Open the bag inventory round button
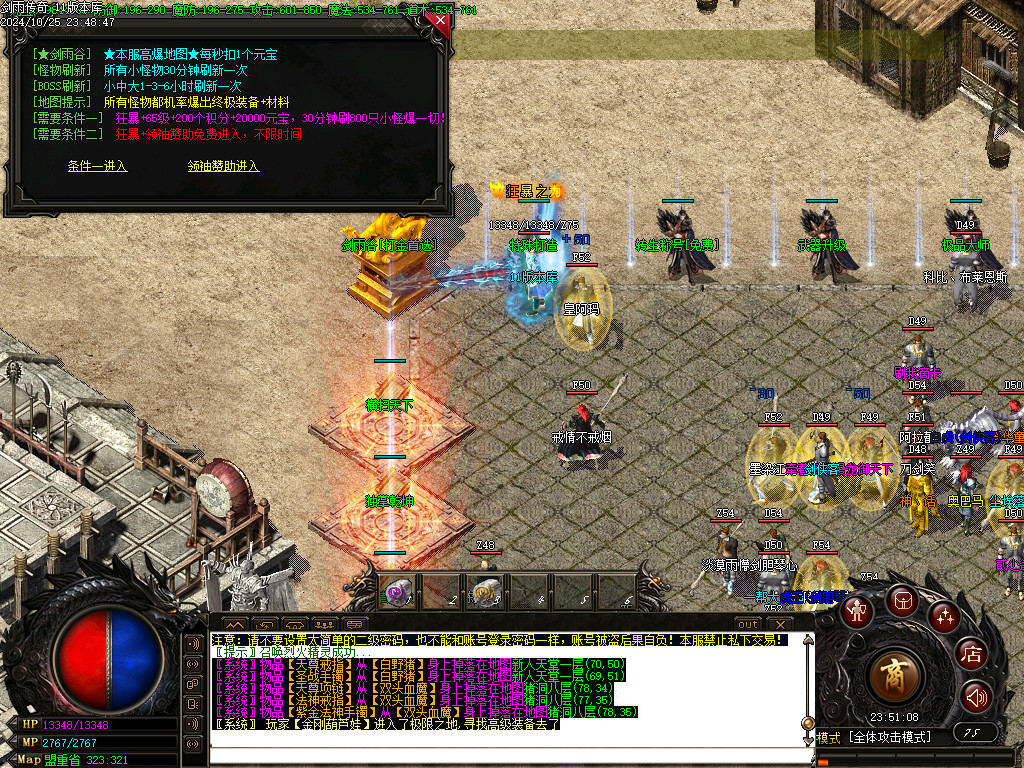 [x=903, y=602]
